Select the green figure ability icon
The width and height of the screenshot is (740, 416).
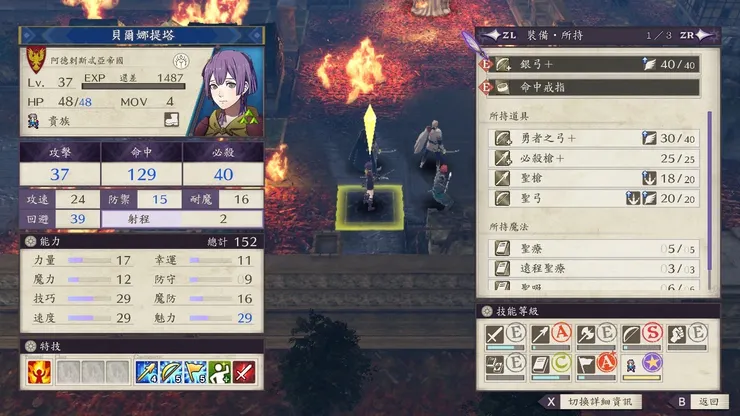point(219,373)
